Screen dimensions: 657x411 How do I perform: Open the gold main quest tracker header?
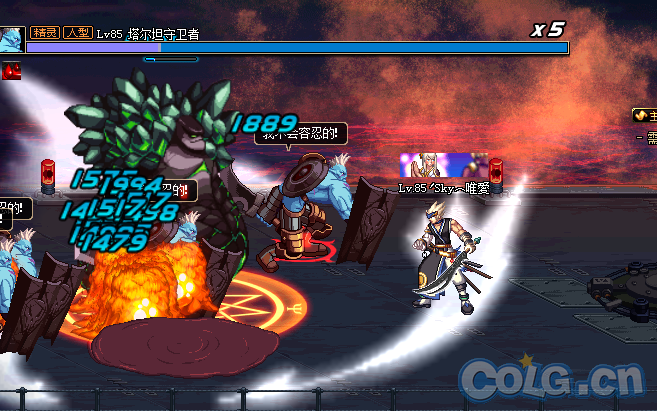pos(644,116)
